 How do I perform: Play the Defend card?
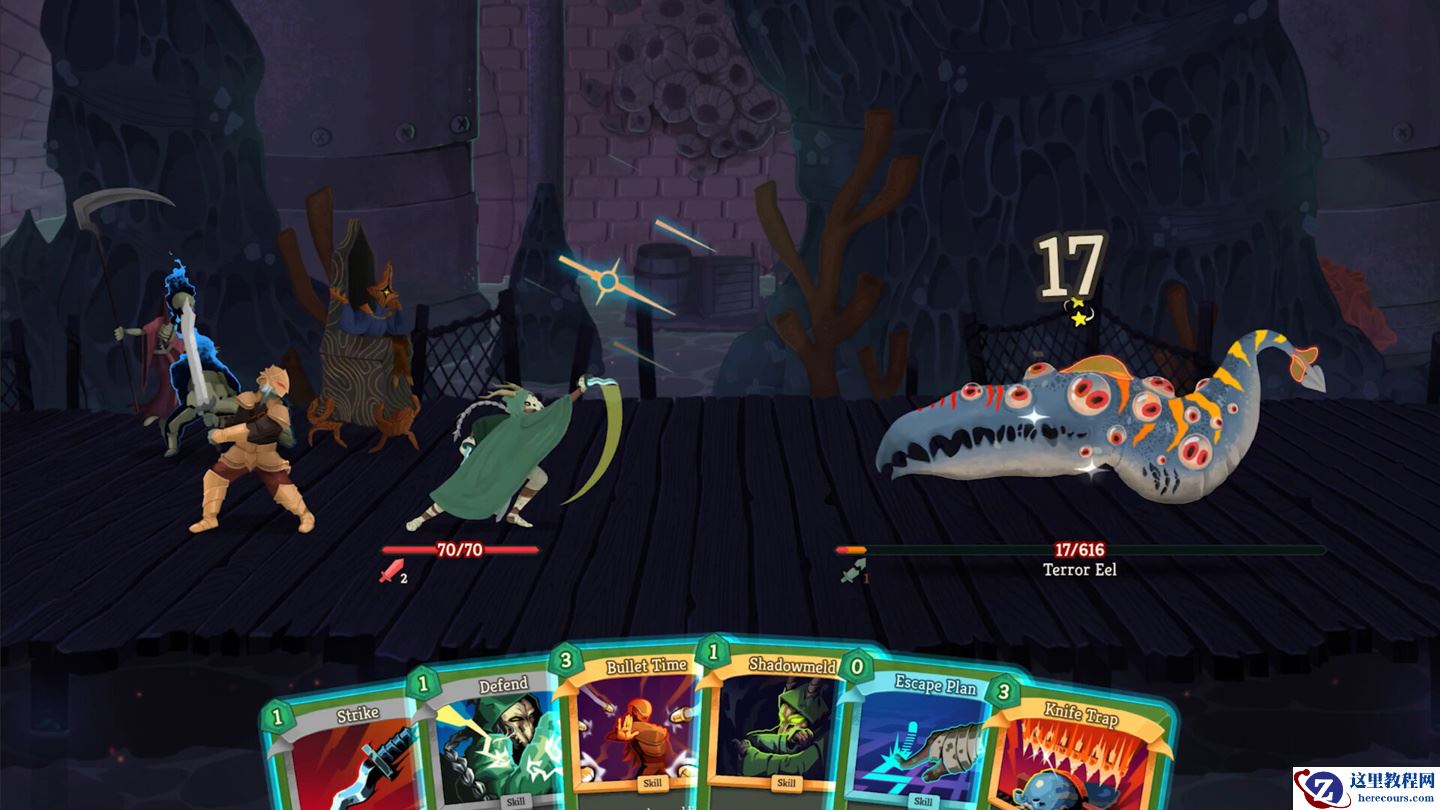492,745
